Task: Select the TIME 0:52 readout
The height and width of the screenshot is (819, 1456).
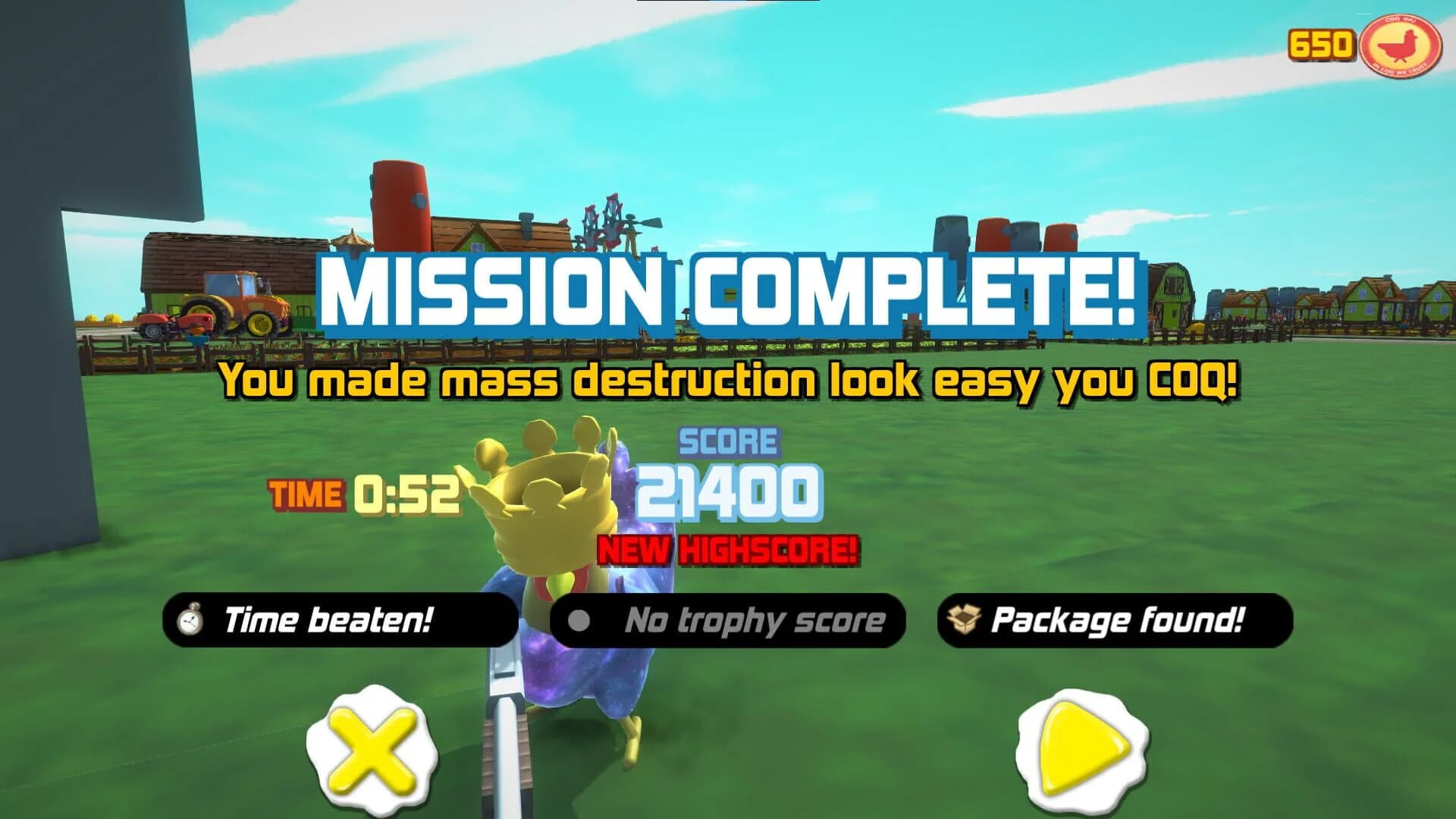Action: [x=364, y=494]
